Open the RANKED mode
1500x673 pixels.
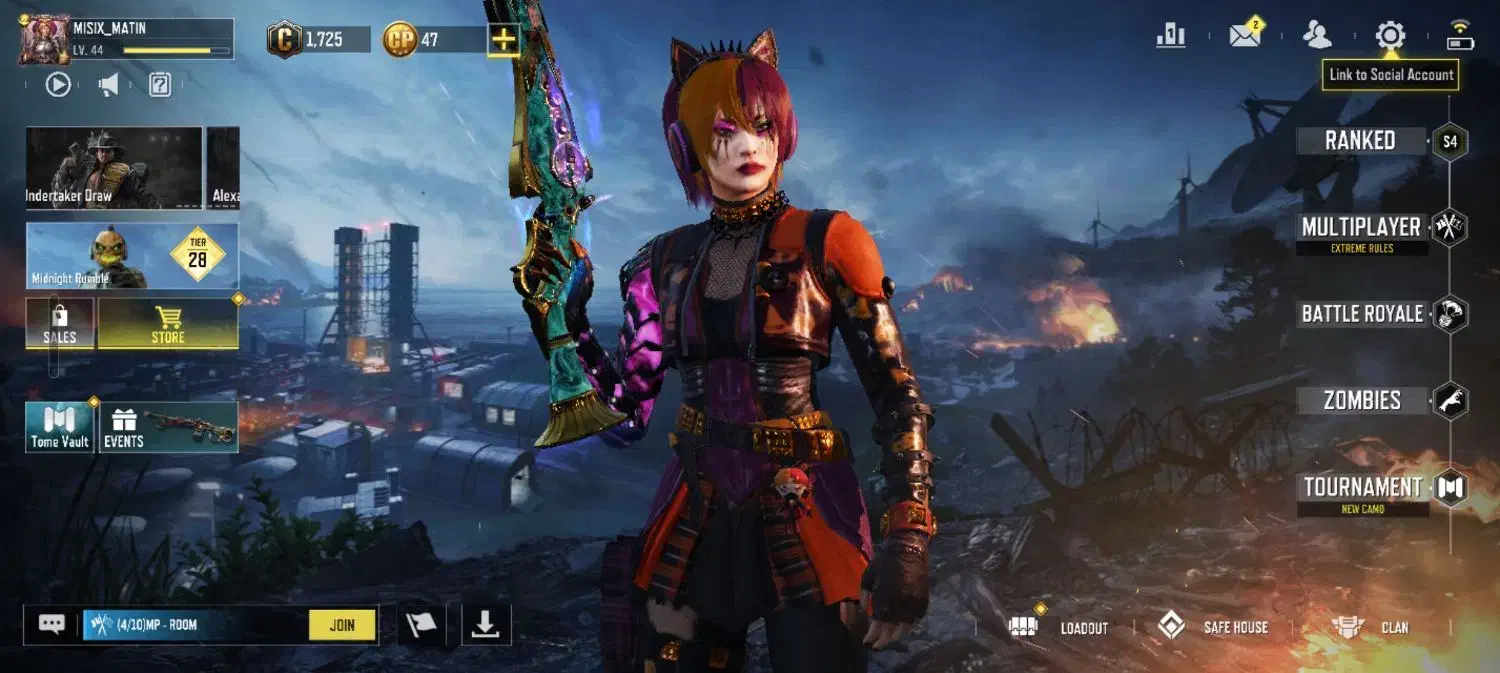click(1360, 141)
